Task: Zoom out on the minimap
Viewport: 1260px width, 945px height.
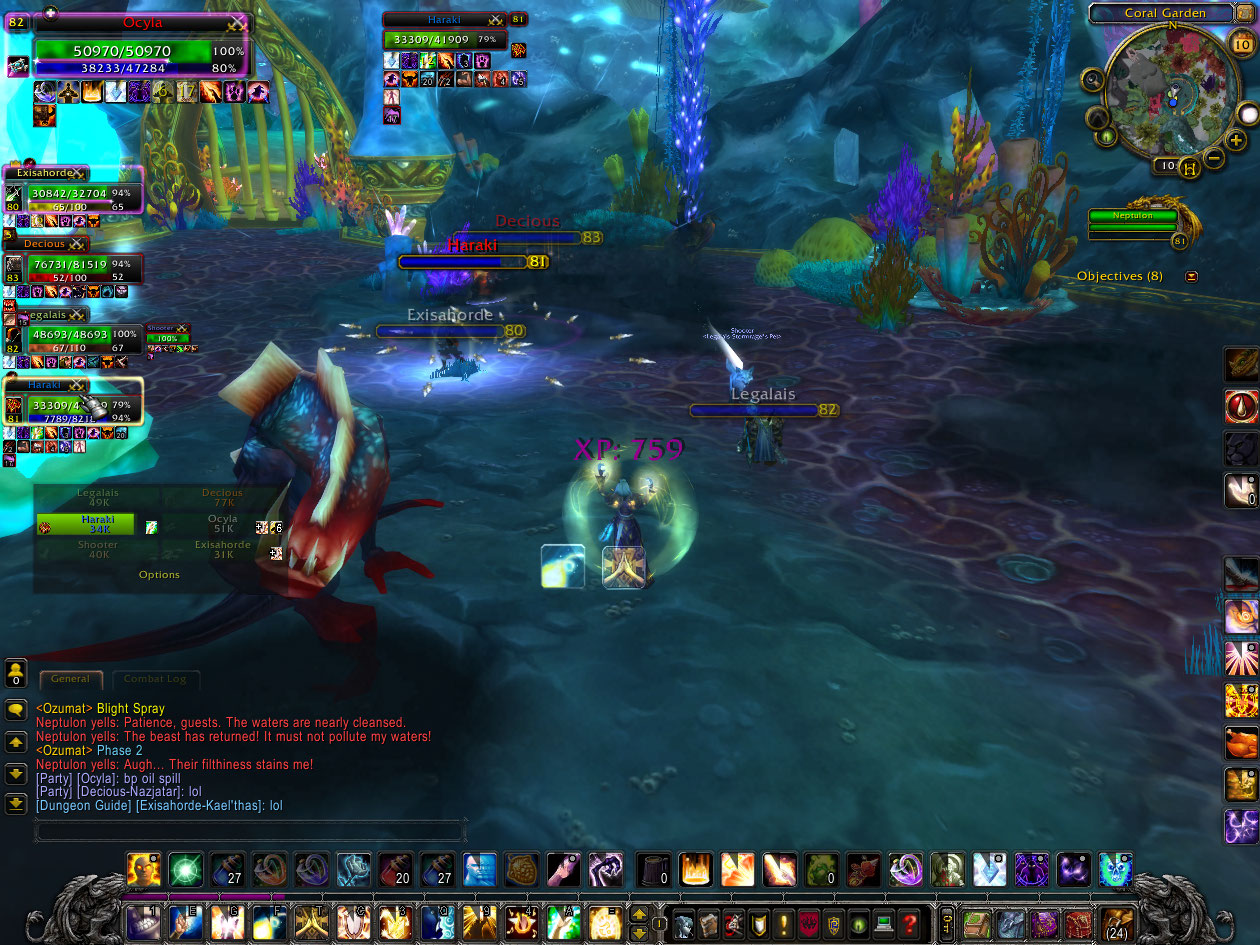Action: coord(1214,158)
